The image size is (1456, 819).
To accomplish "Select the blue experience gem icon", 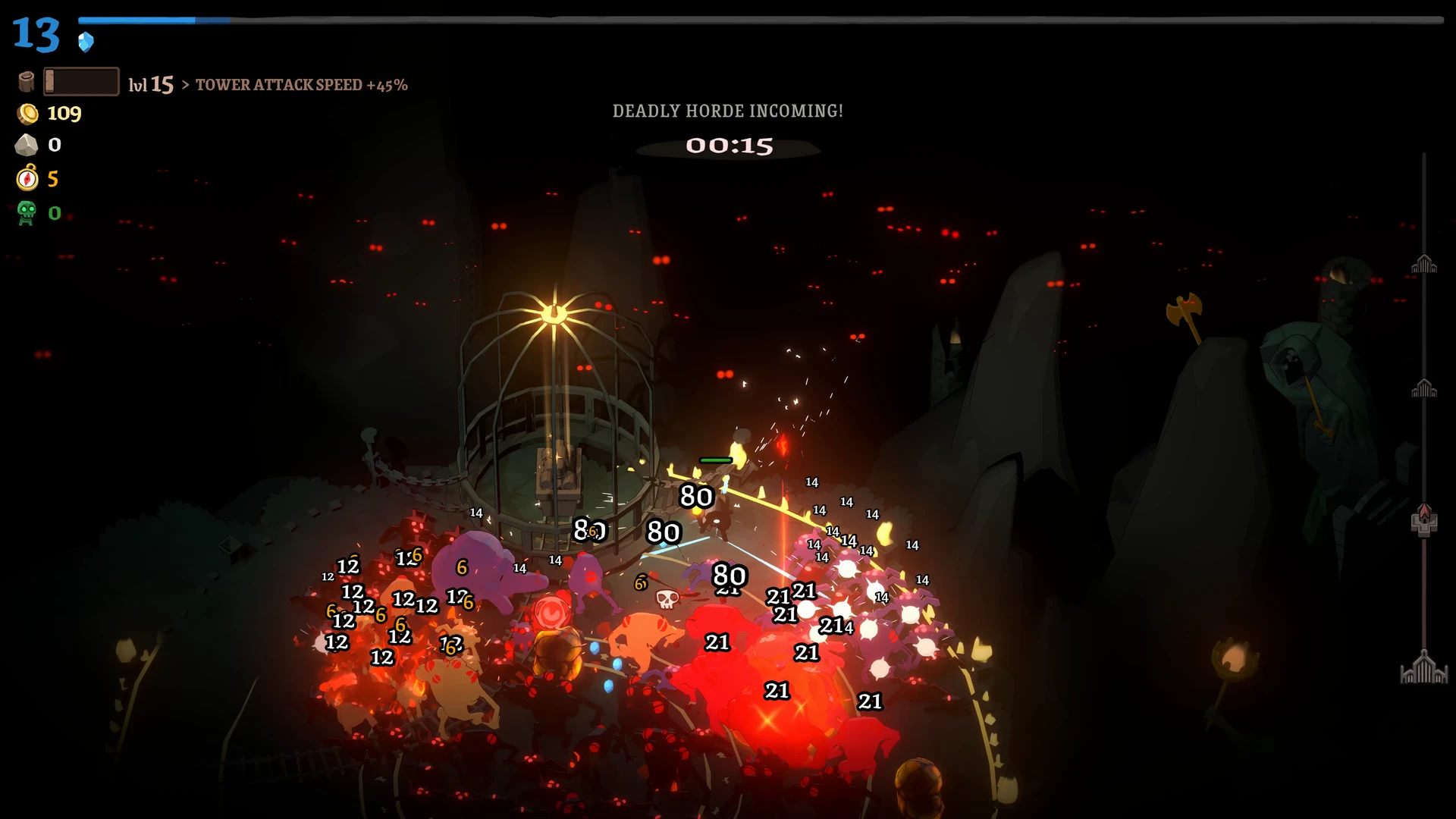I will point(86,42).
